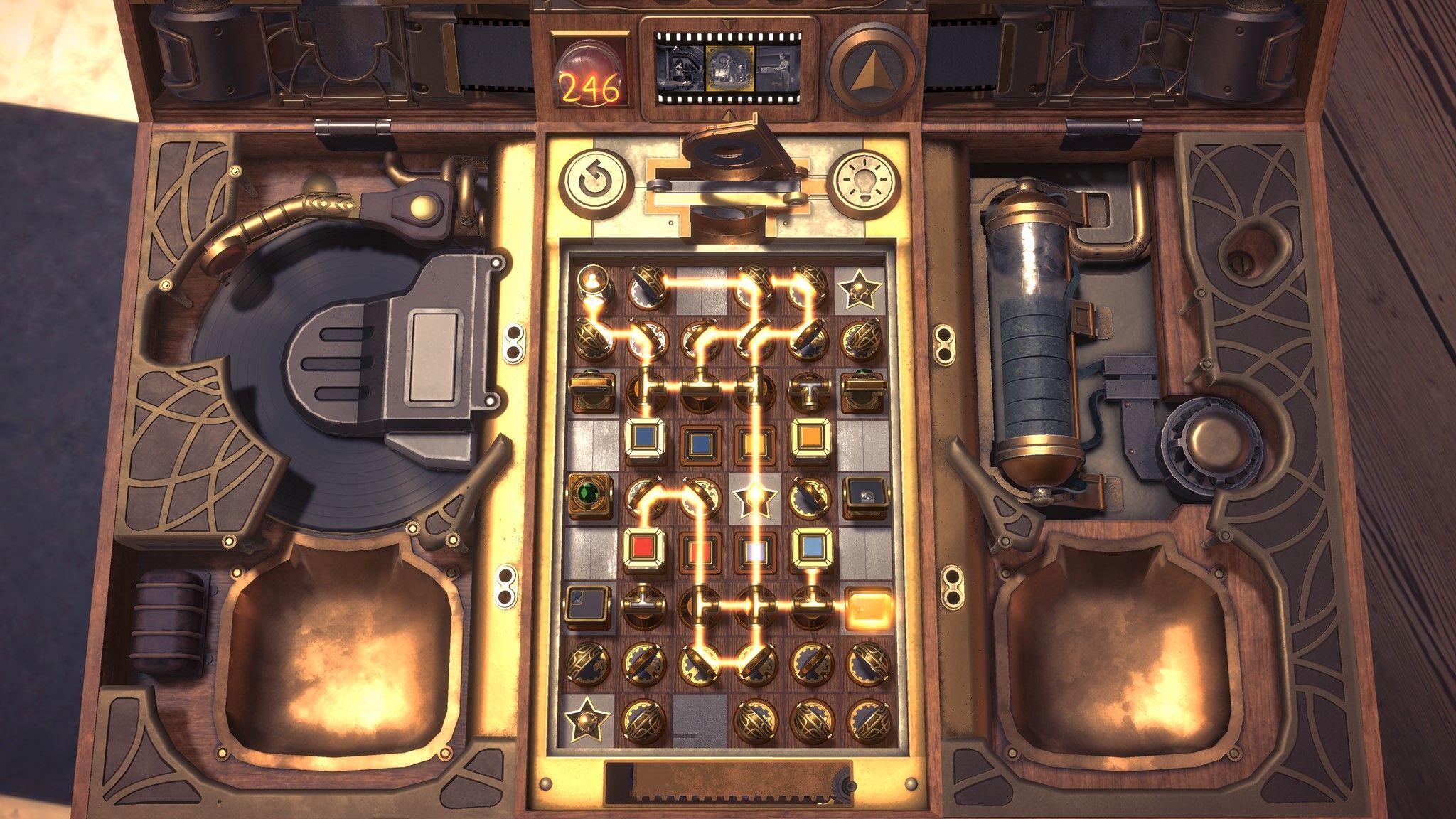
Task: Select the glowing light source orb tile
Action: (x=593, y=287)
